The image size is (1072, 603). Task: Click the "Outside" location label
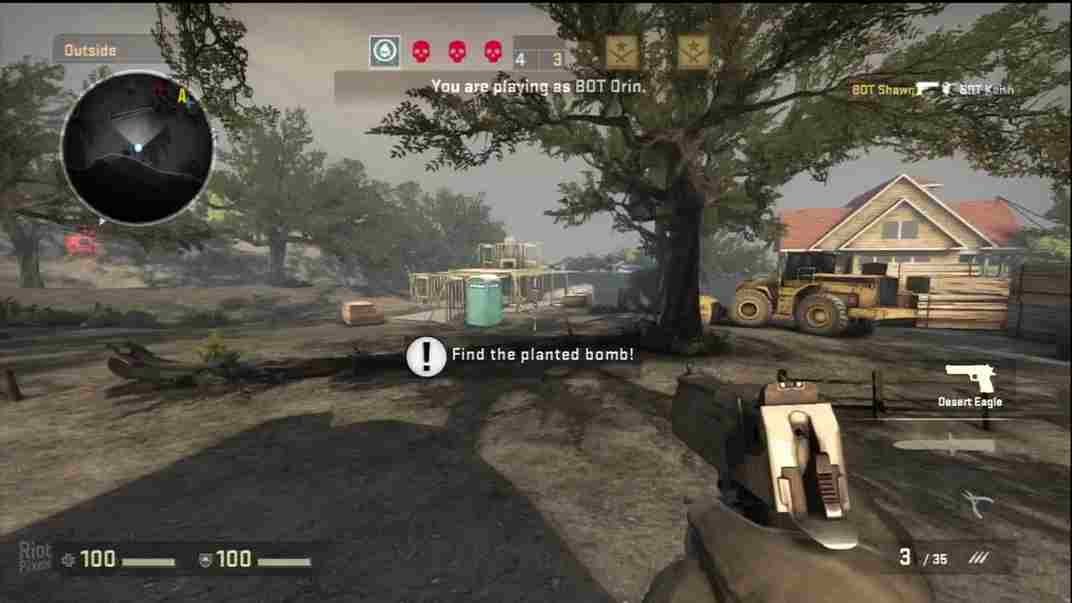point(91,50)
